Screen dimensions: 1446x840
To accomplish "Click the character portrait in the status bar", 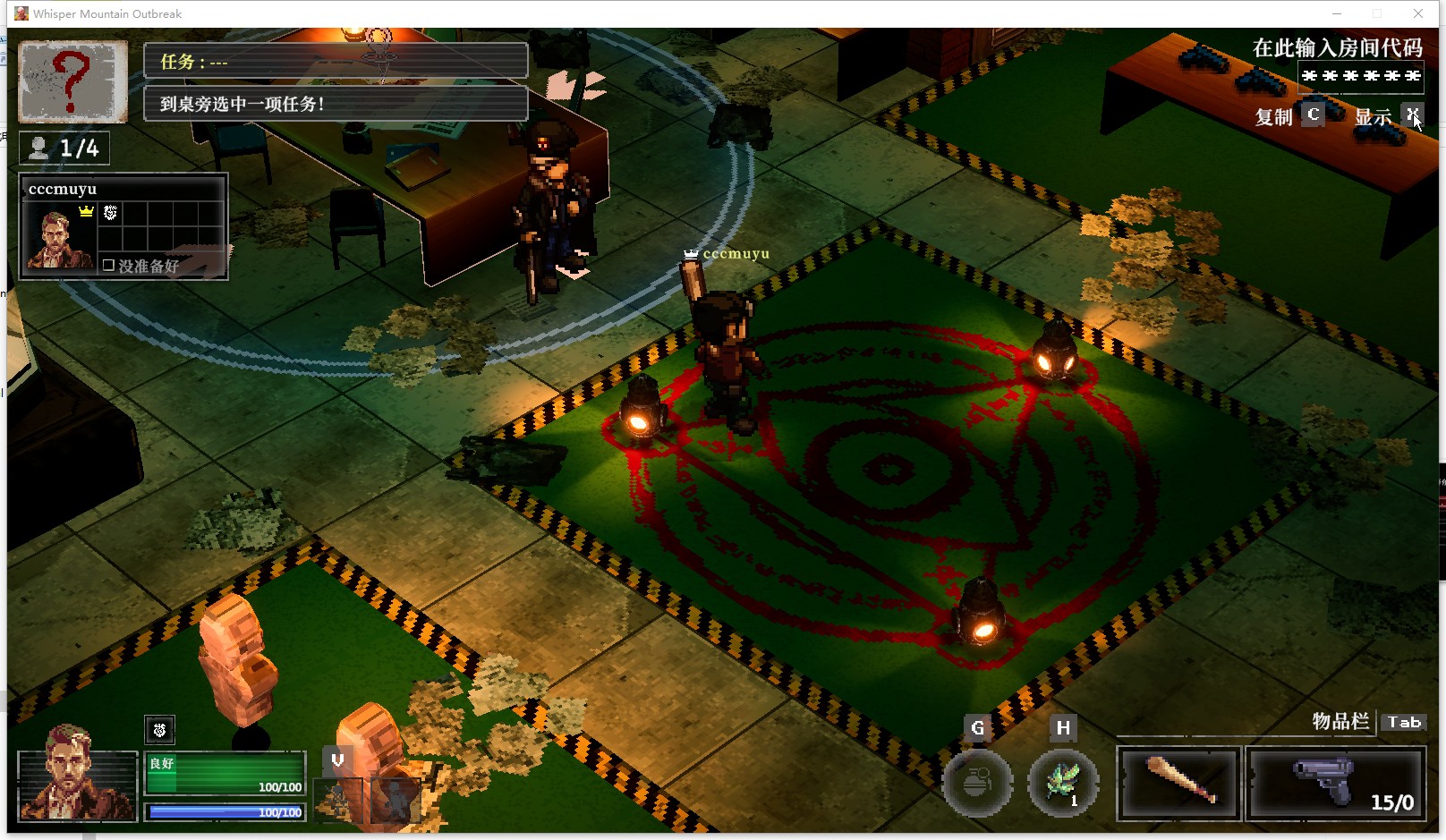I will [77, 785].
